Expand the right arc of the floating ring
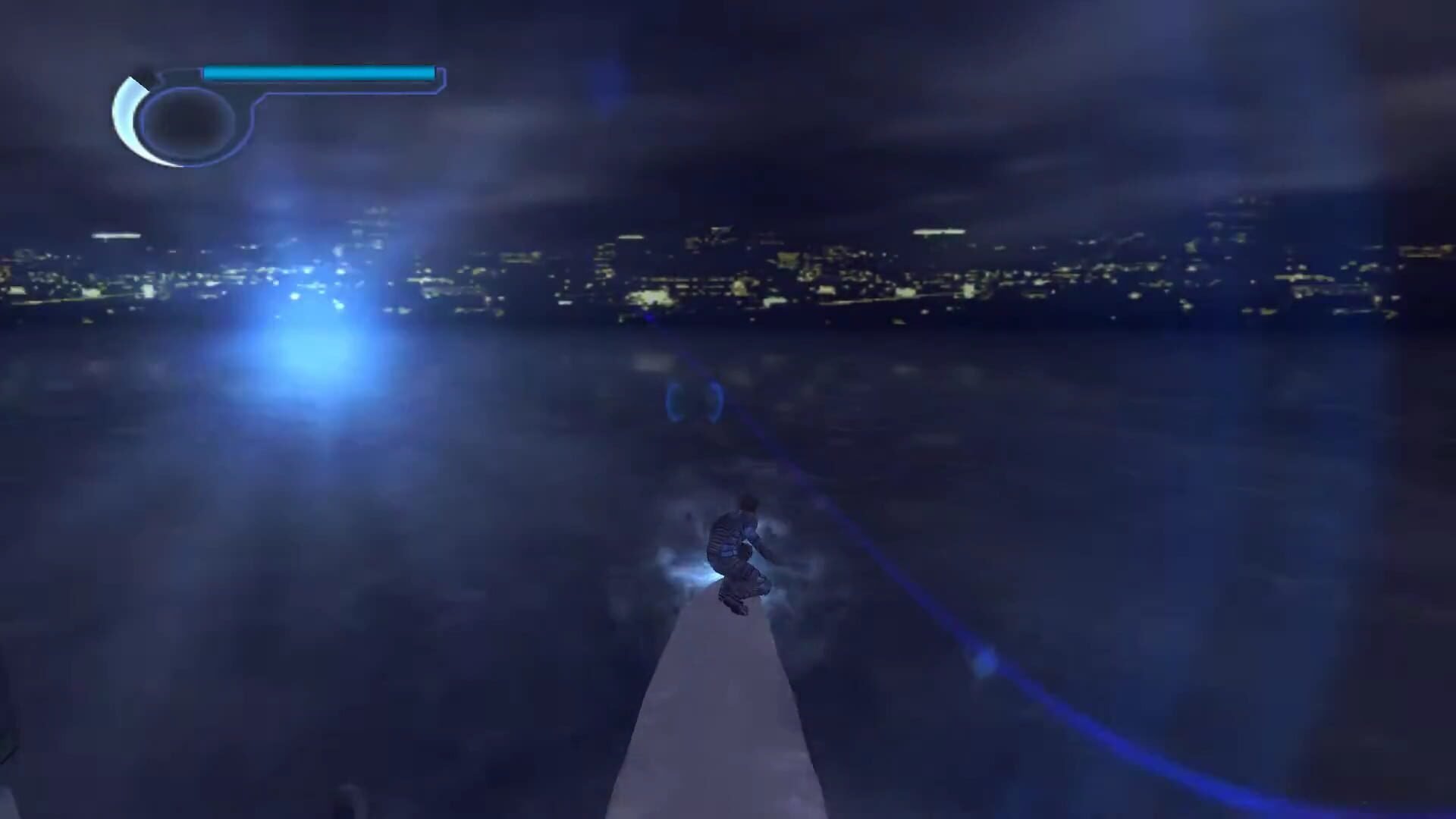 [715, 400]
